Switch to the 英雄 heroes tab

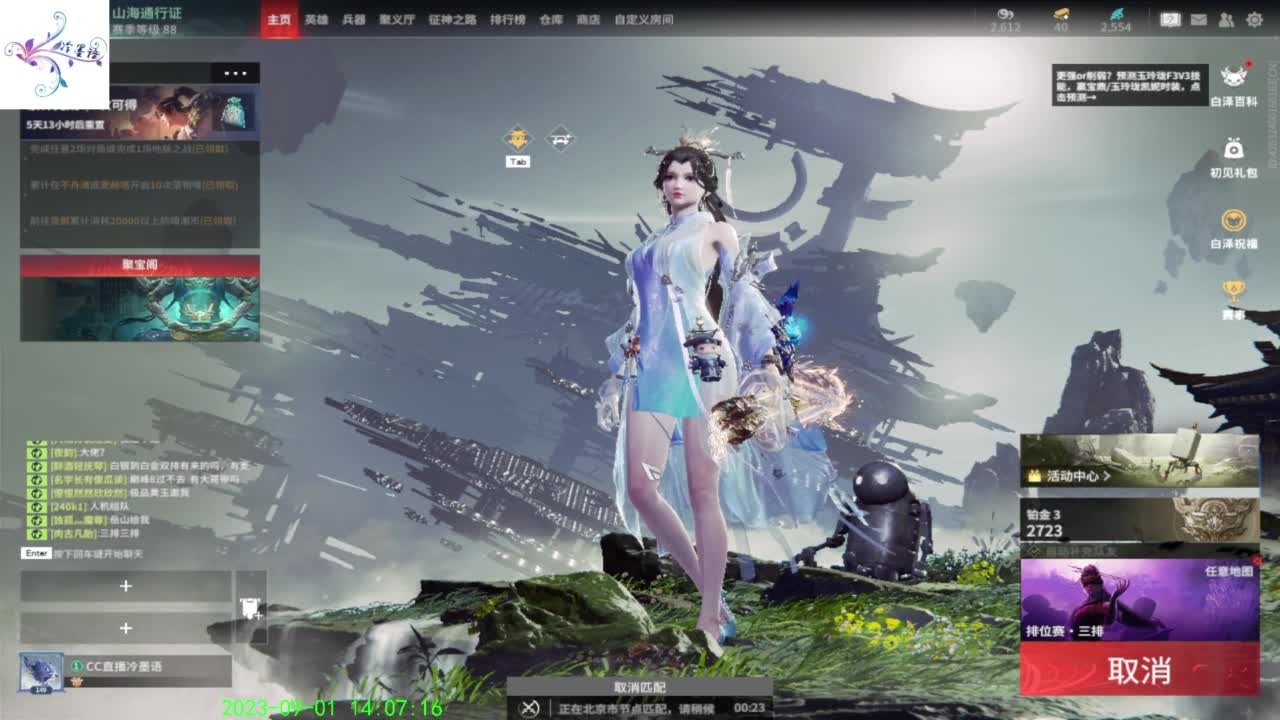click(x=314, y=18)
